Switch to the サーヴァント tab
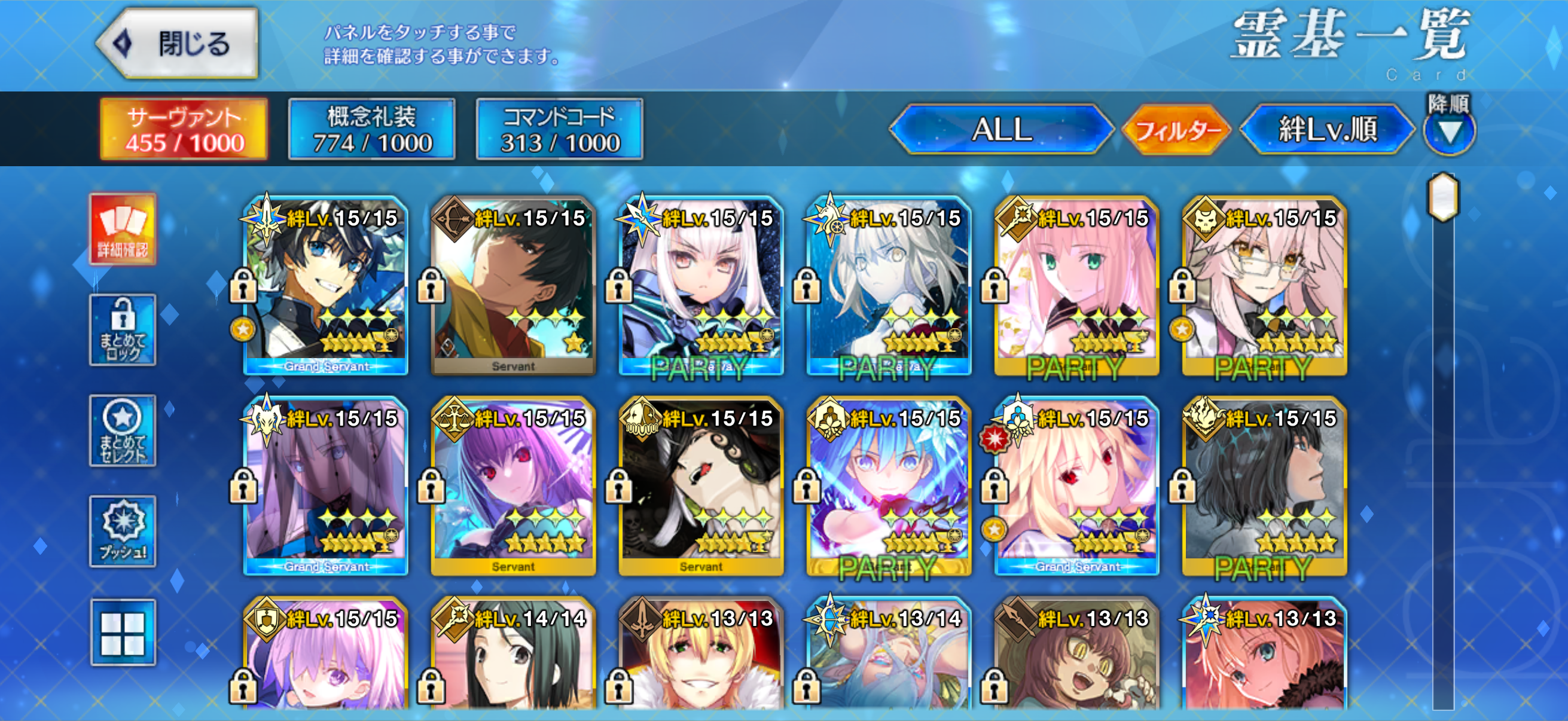This screenshot has width=1568, height=721. [184, 129]
